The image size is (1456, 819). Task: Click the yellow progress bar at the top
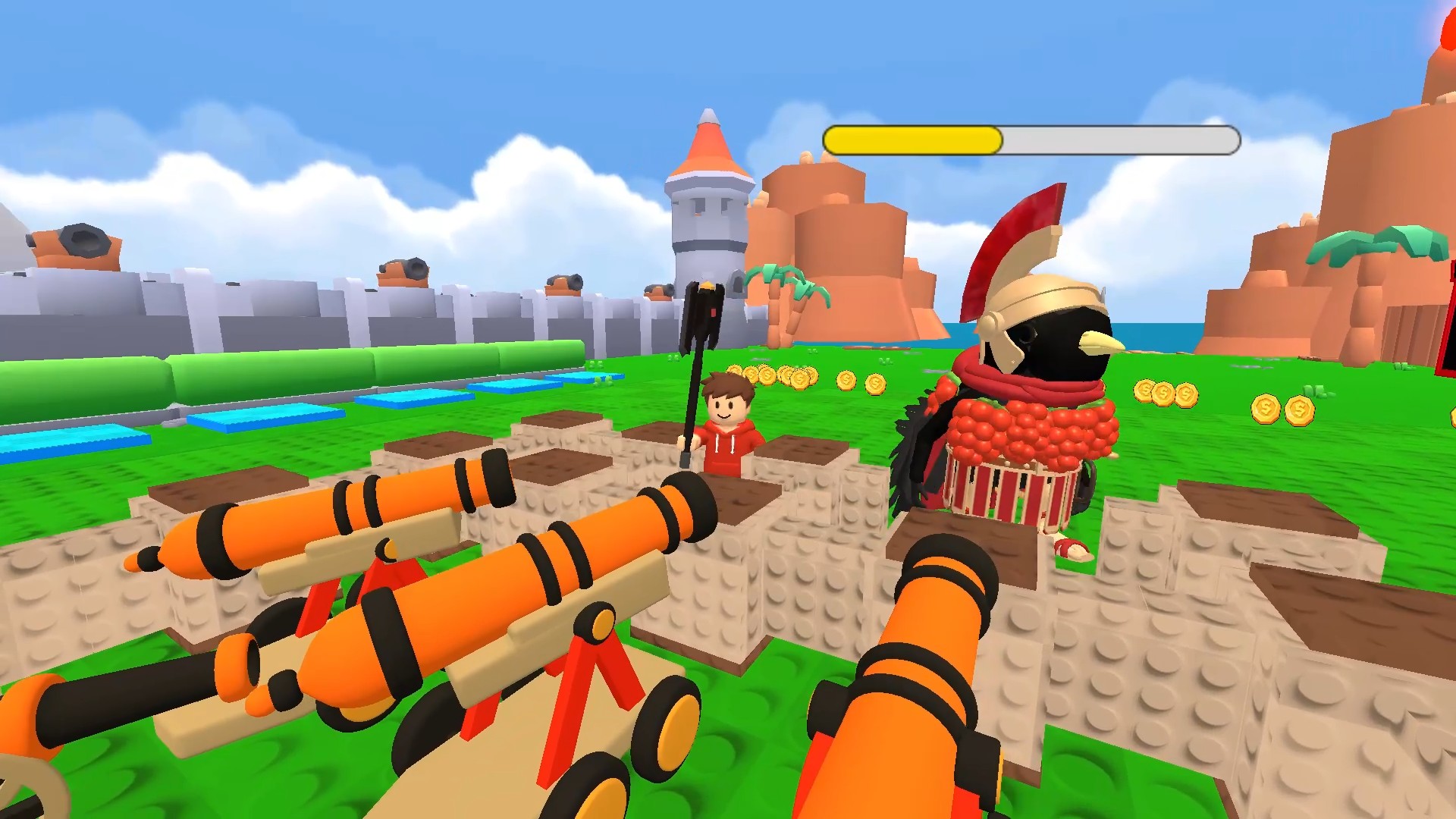tap(910, 140)
